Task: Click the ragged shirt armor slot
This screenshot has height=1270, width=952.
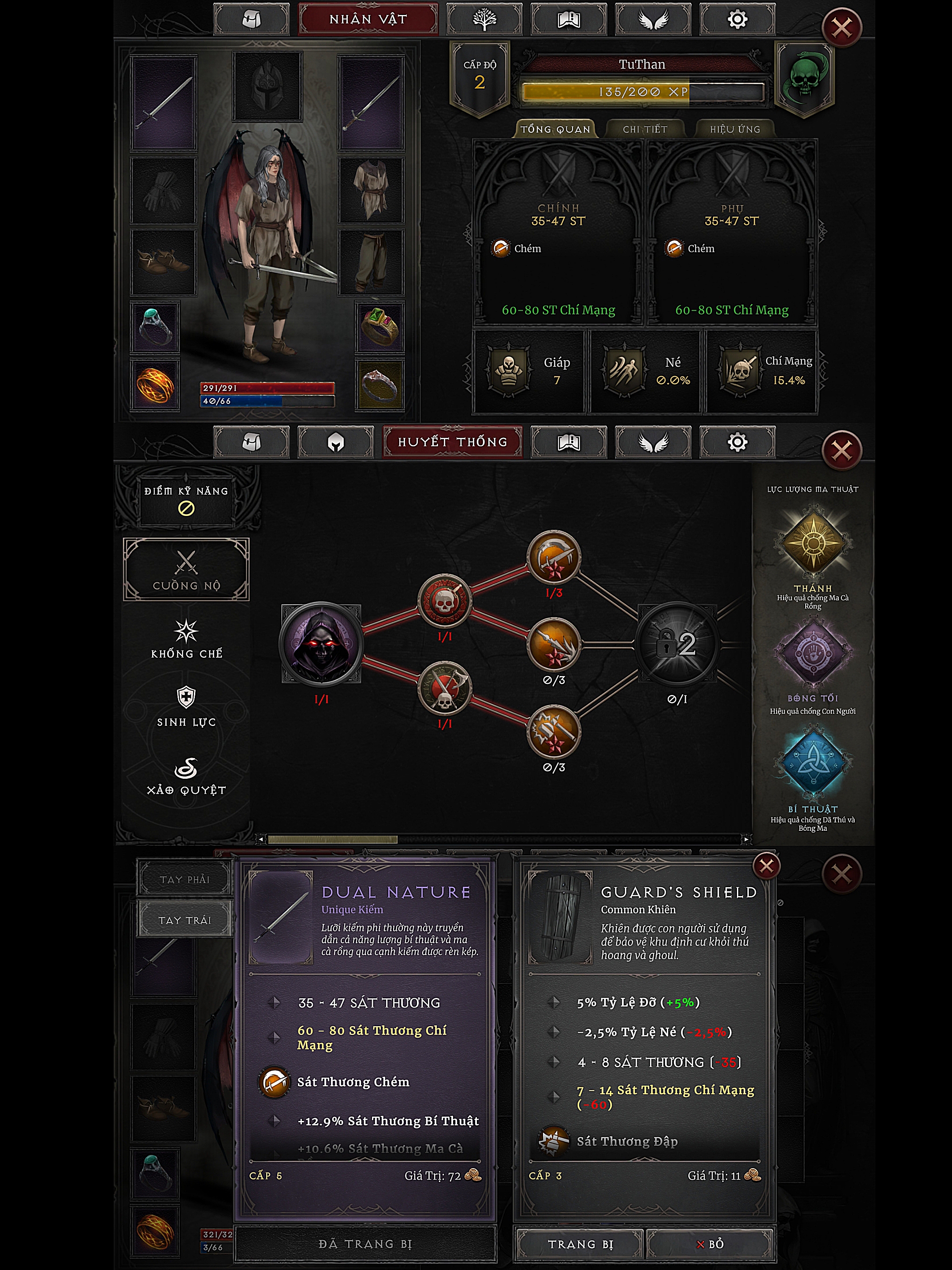Action: coord(371,190)
